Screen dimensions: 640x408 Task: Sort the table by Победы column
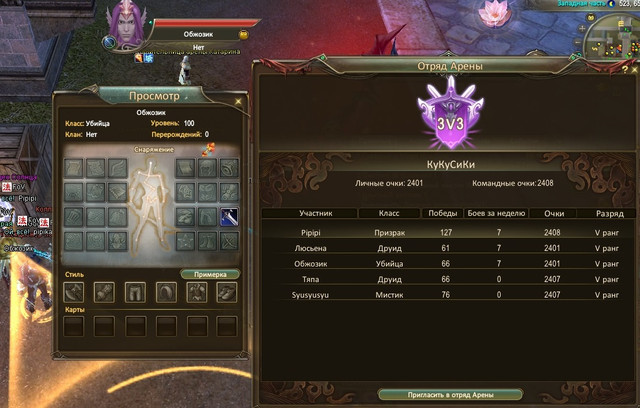coord(443,214)
